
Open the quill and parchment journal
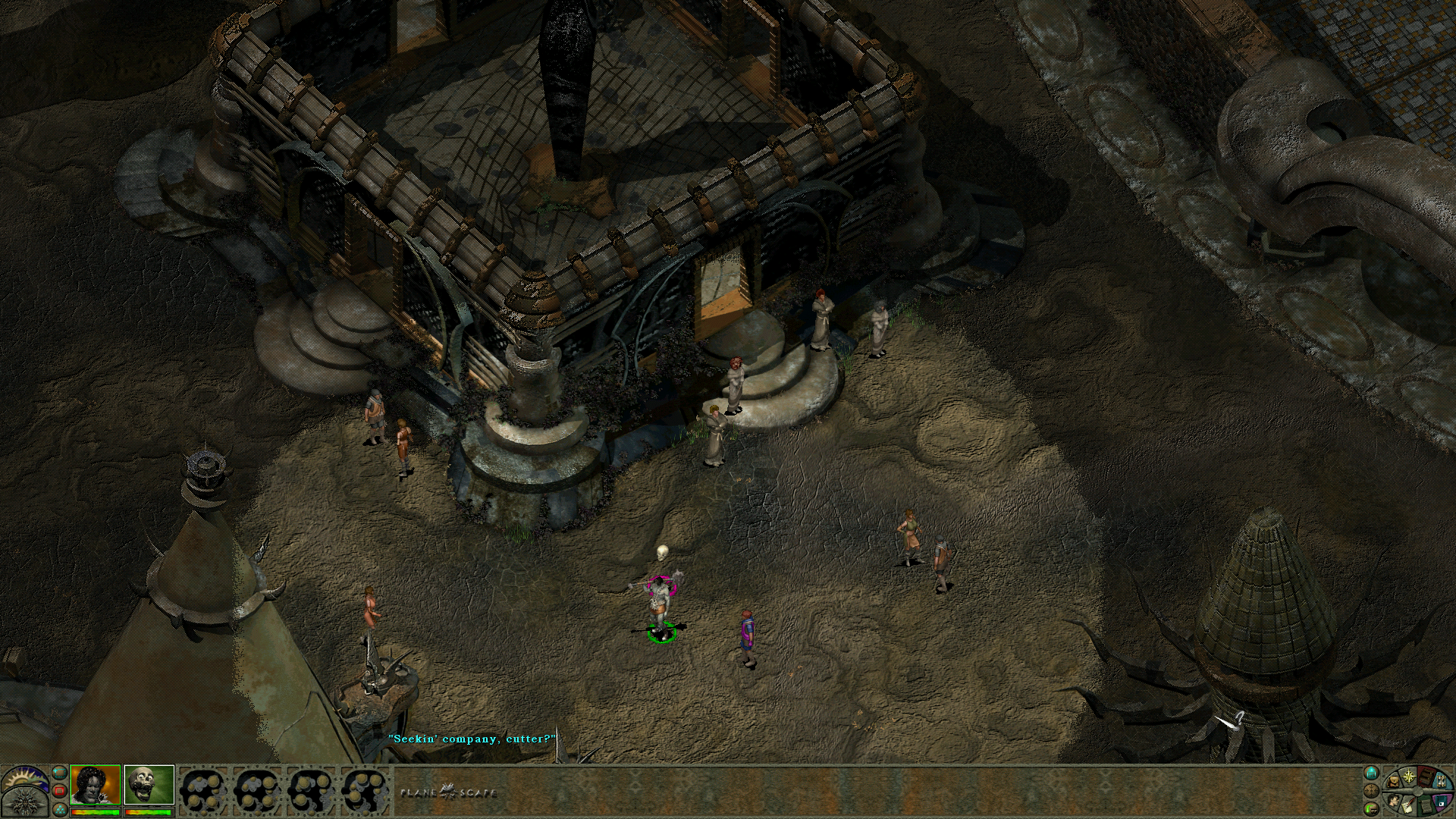pos(1407,805)
